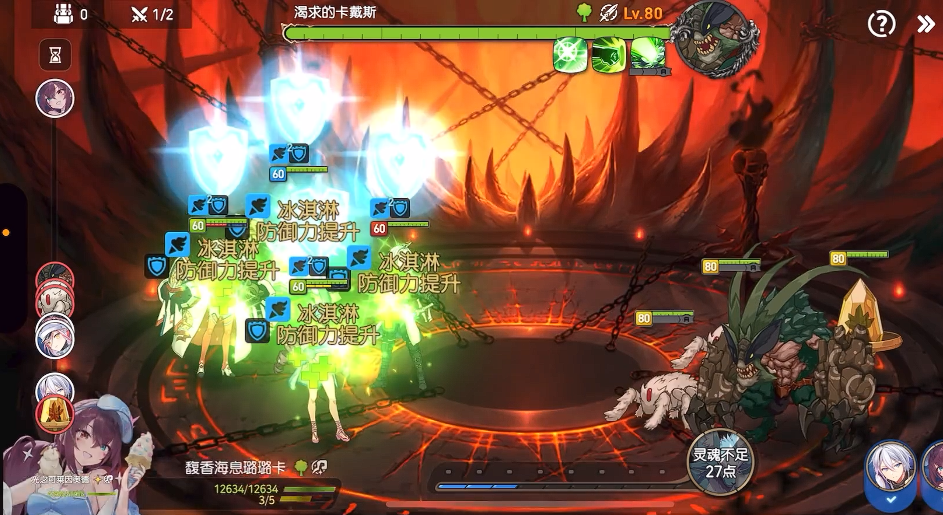The width and height of the screenshot is (943, 515).
Task: Select the boss portrait of 渴求的卡戴斯
Action: [711, 38]
